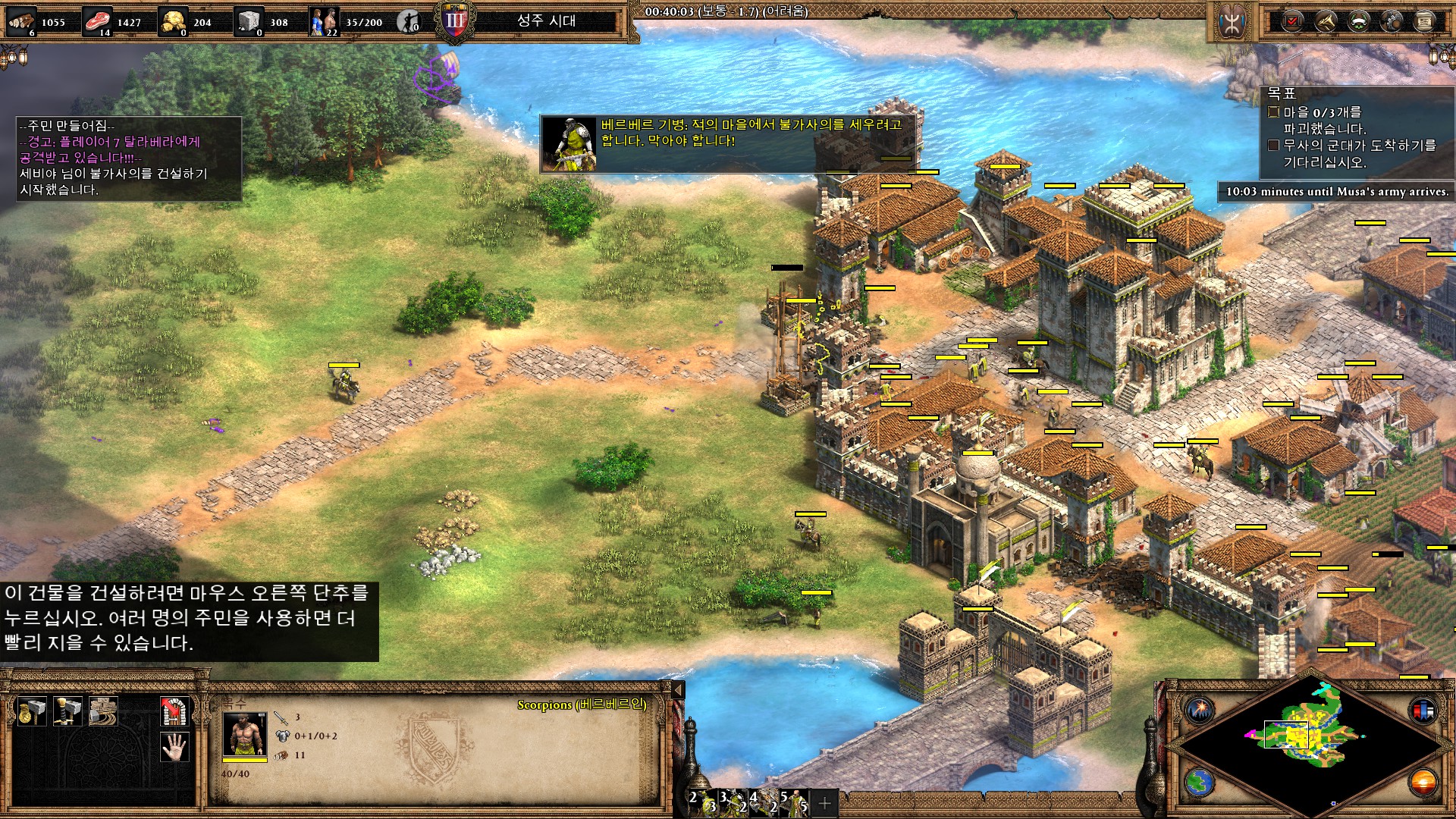Open the tech tree gear button
1456x819 pixels.
[1392, 21]
